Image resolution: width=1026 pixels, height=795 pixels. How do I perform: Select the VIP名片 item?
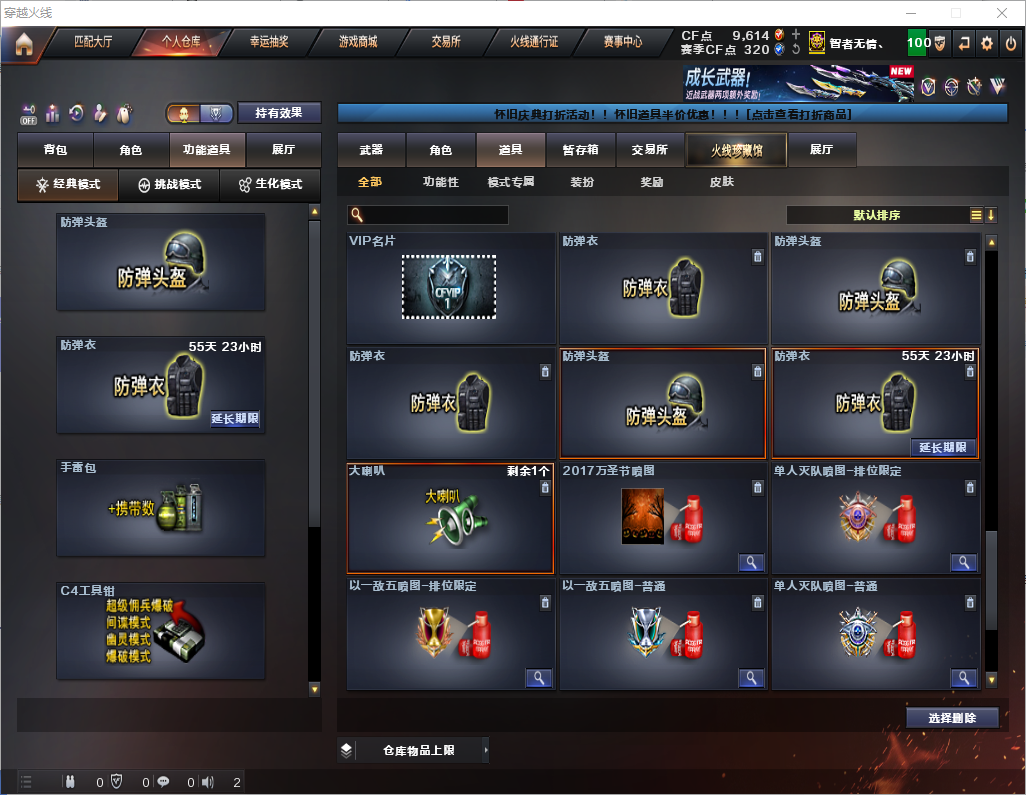point(450,288)
